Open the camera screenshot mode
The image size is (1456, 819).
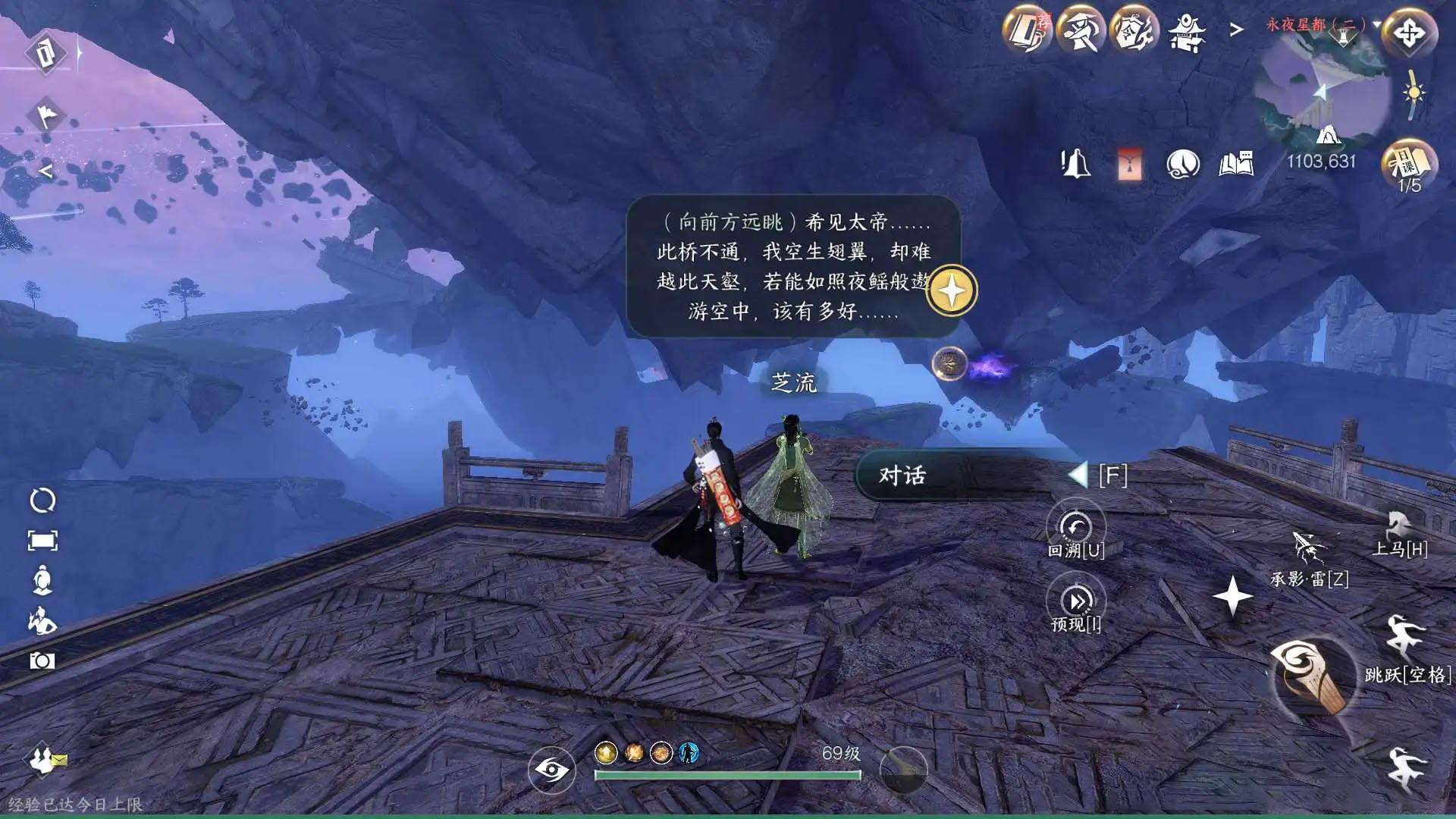pyautogui.click(x=42, y=661)
